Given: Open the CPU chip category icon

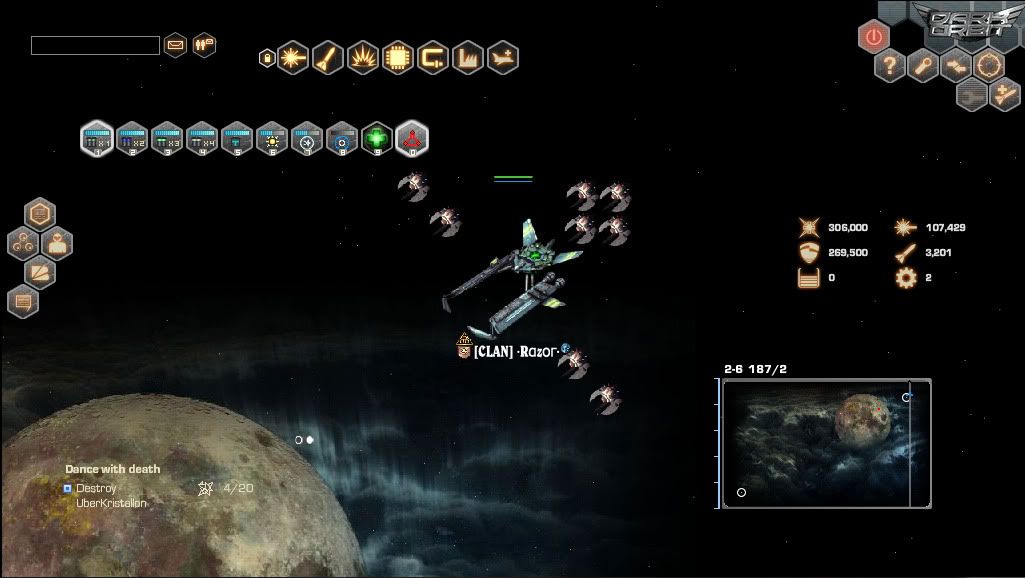Looking at the screenshot, I should [x=397, y=58].
